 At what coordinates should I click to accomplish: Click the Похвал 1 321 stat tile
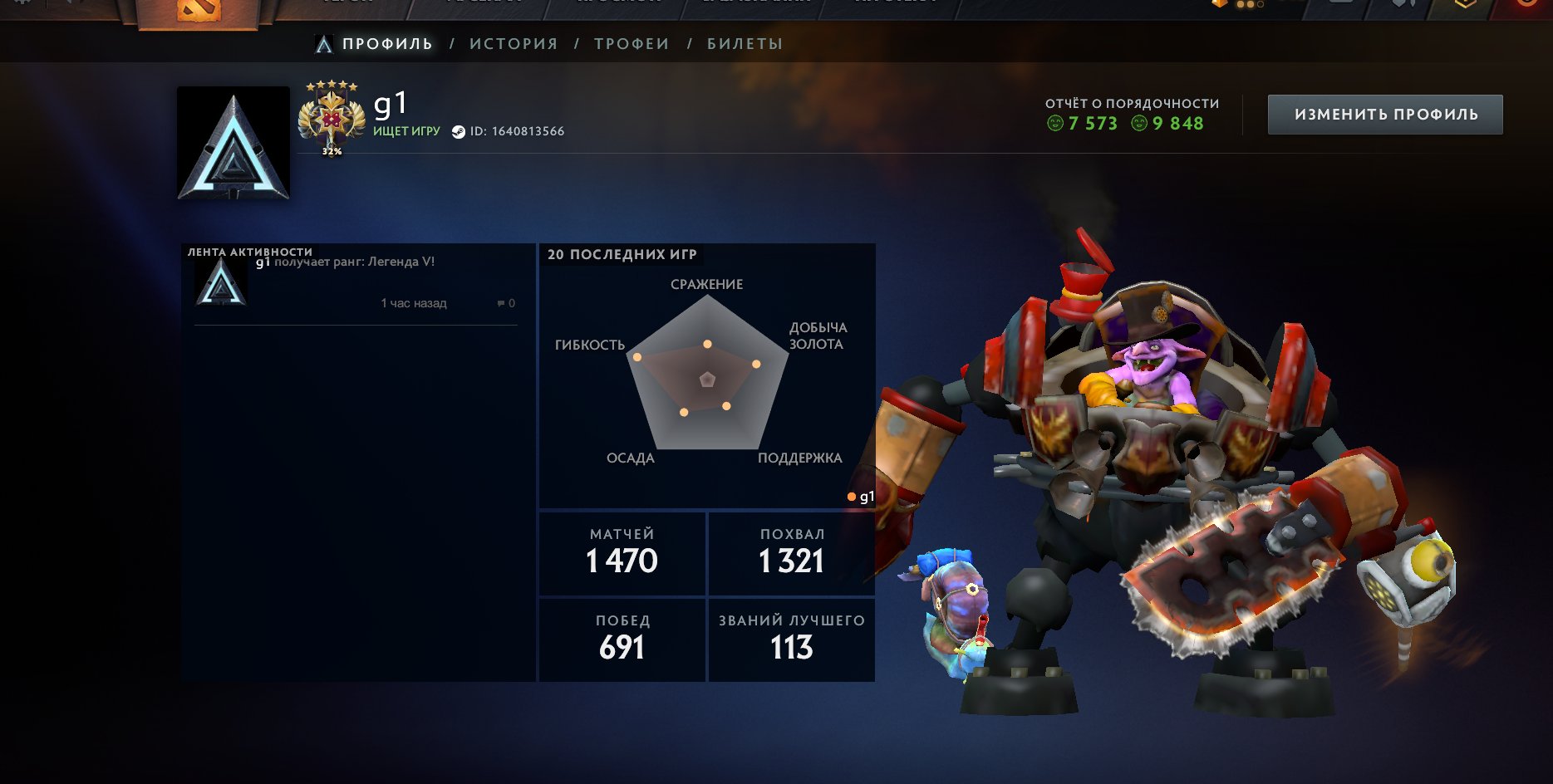click(791, 553)
